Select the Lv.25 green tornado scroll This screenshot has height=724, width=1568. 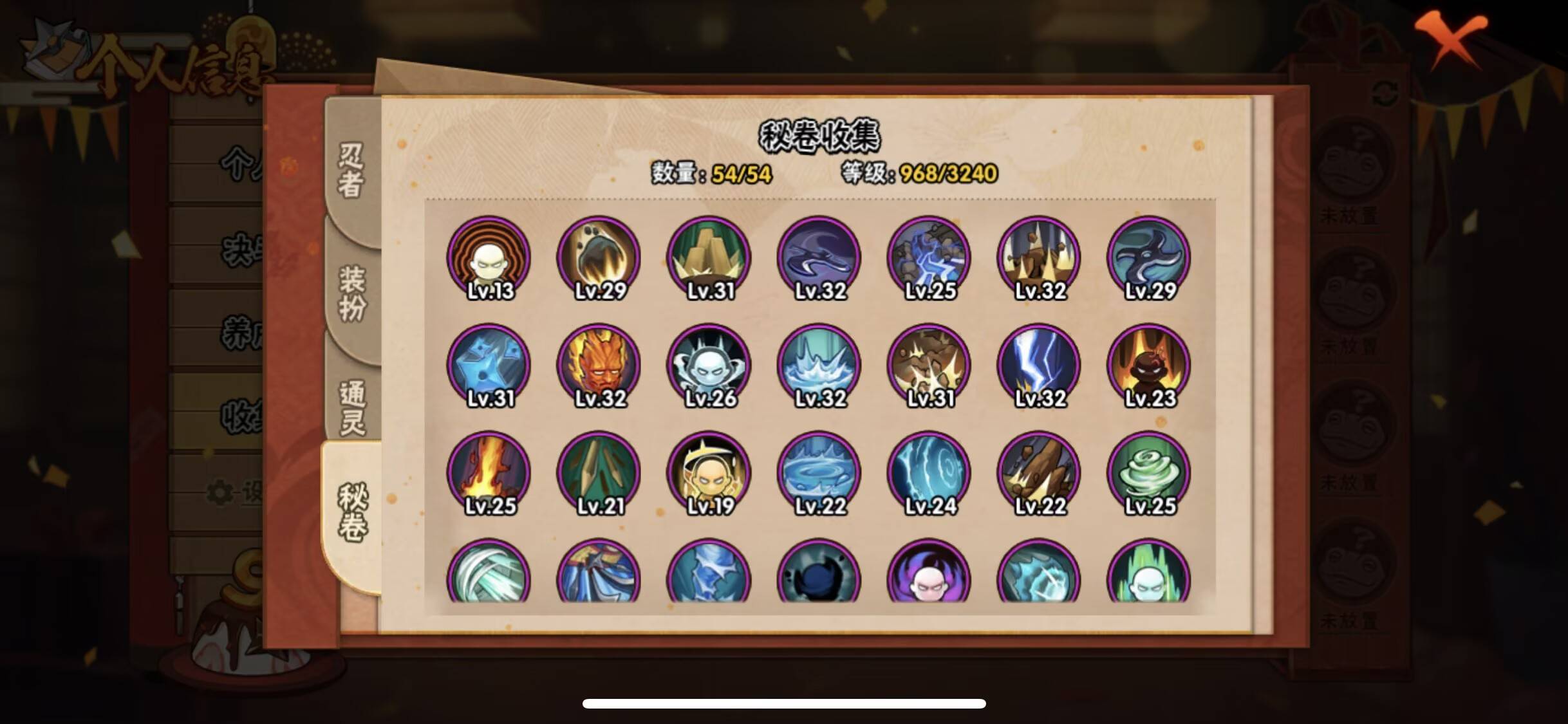1151,473
